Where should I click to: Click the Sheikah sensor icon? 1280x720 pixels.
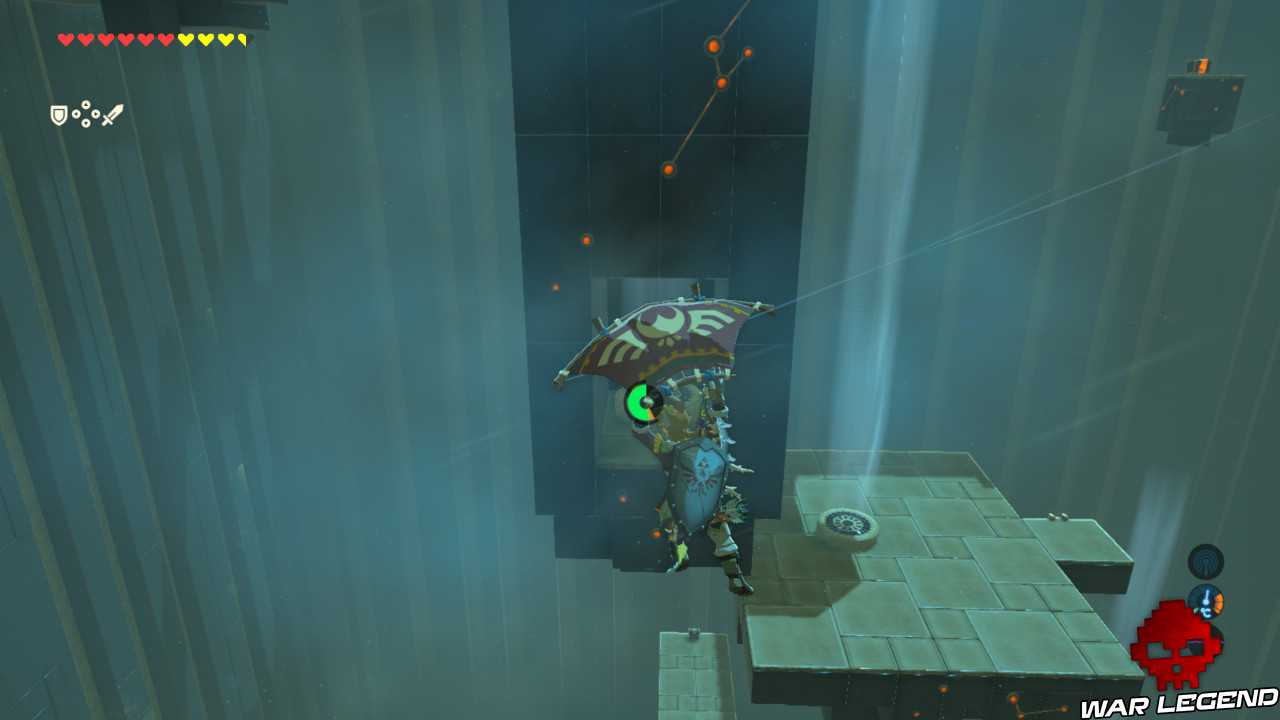click(x=1206, y=561)
